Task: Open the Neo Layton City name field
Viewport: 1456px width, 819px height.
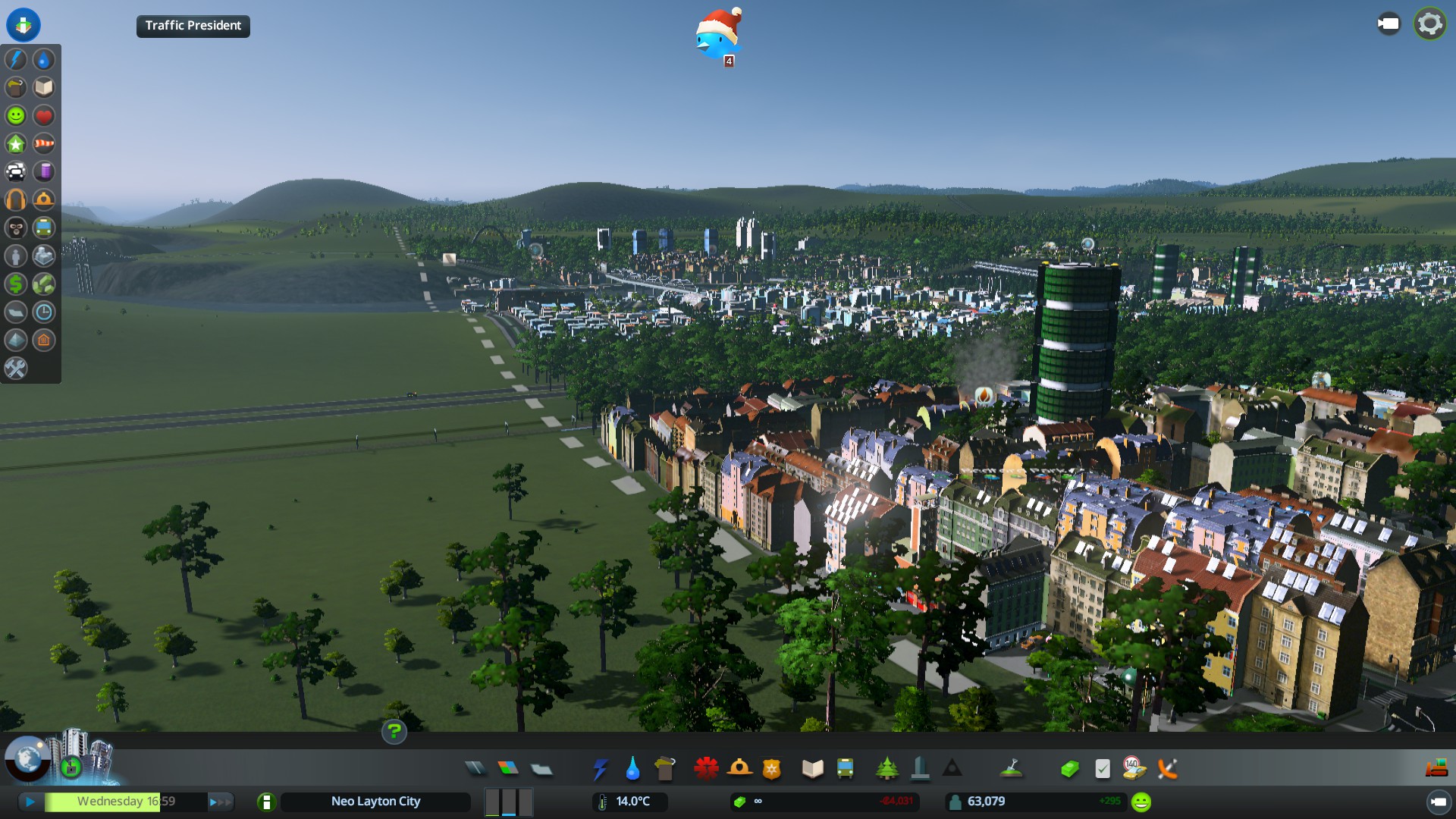Action: click(x=375, y=802)
